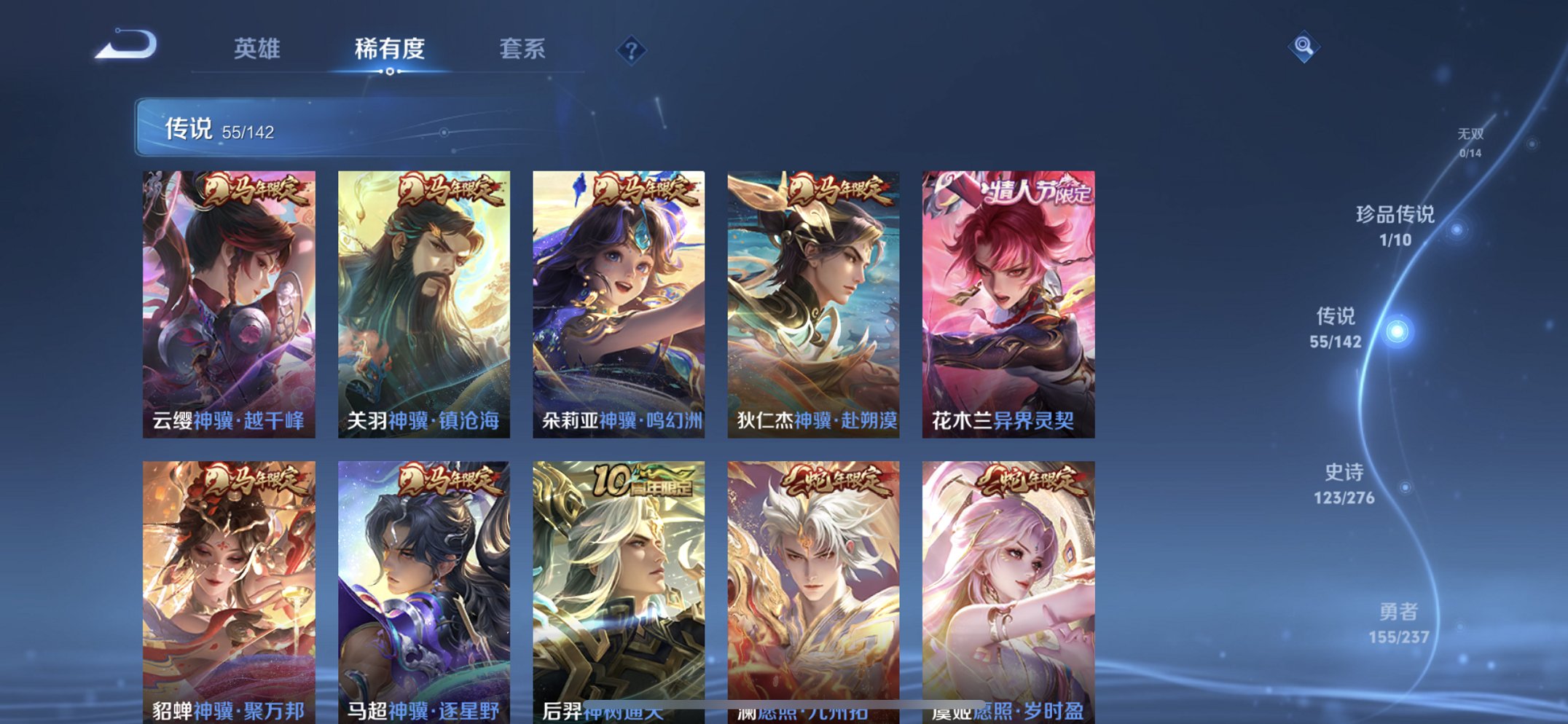Screen dimensions: 1568x724
Task: Open the help question mark icon
Action: click(x=632, y=50)
